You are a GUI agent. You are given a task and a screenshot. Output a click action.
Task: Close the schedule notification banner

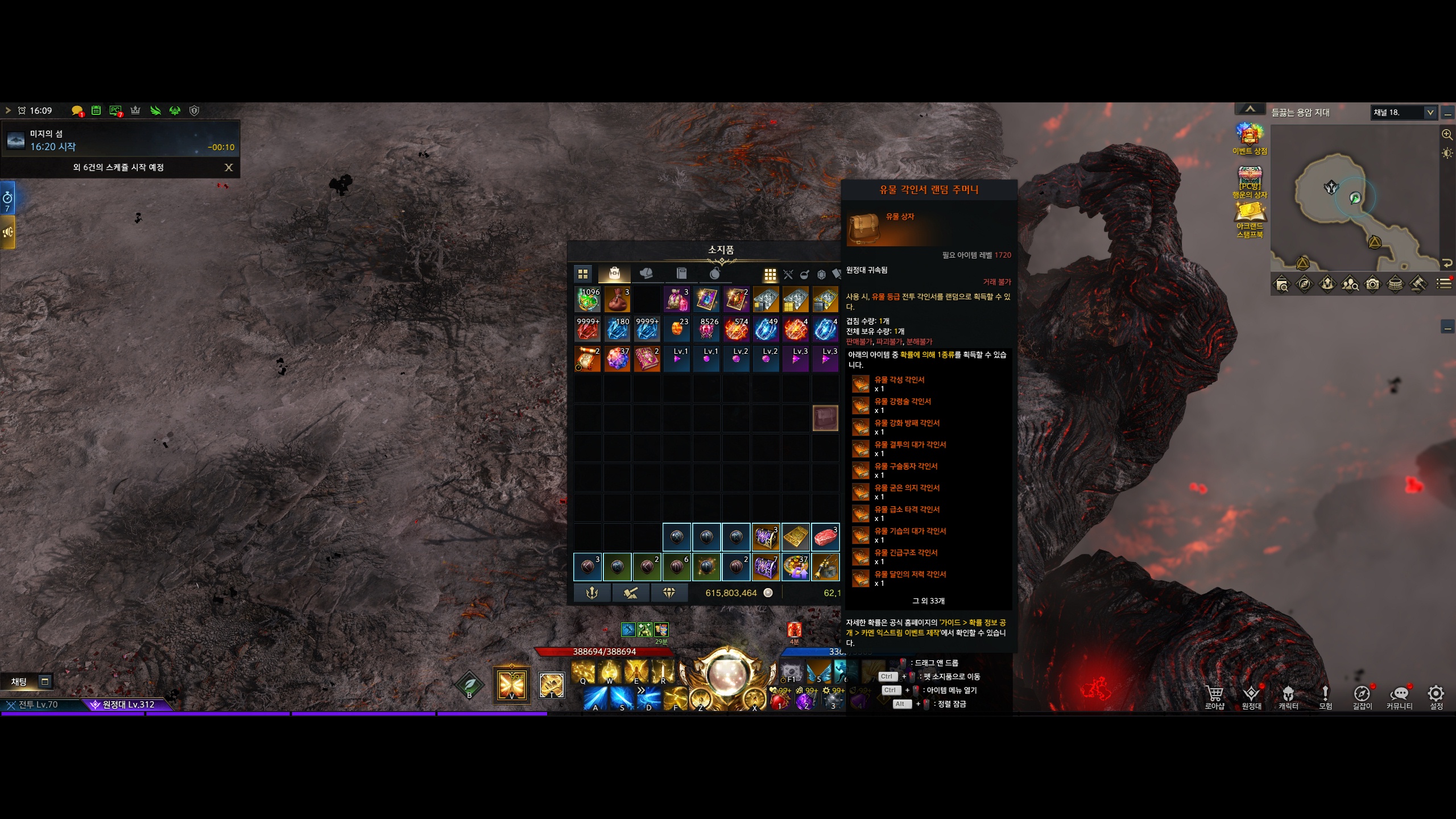click(x=229, y=167)
